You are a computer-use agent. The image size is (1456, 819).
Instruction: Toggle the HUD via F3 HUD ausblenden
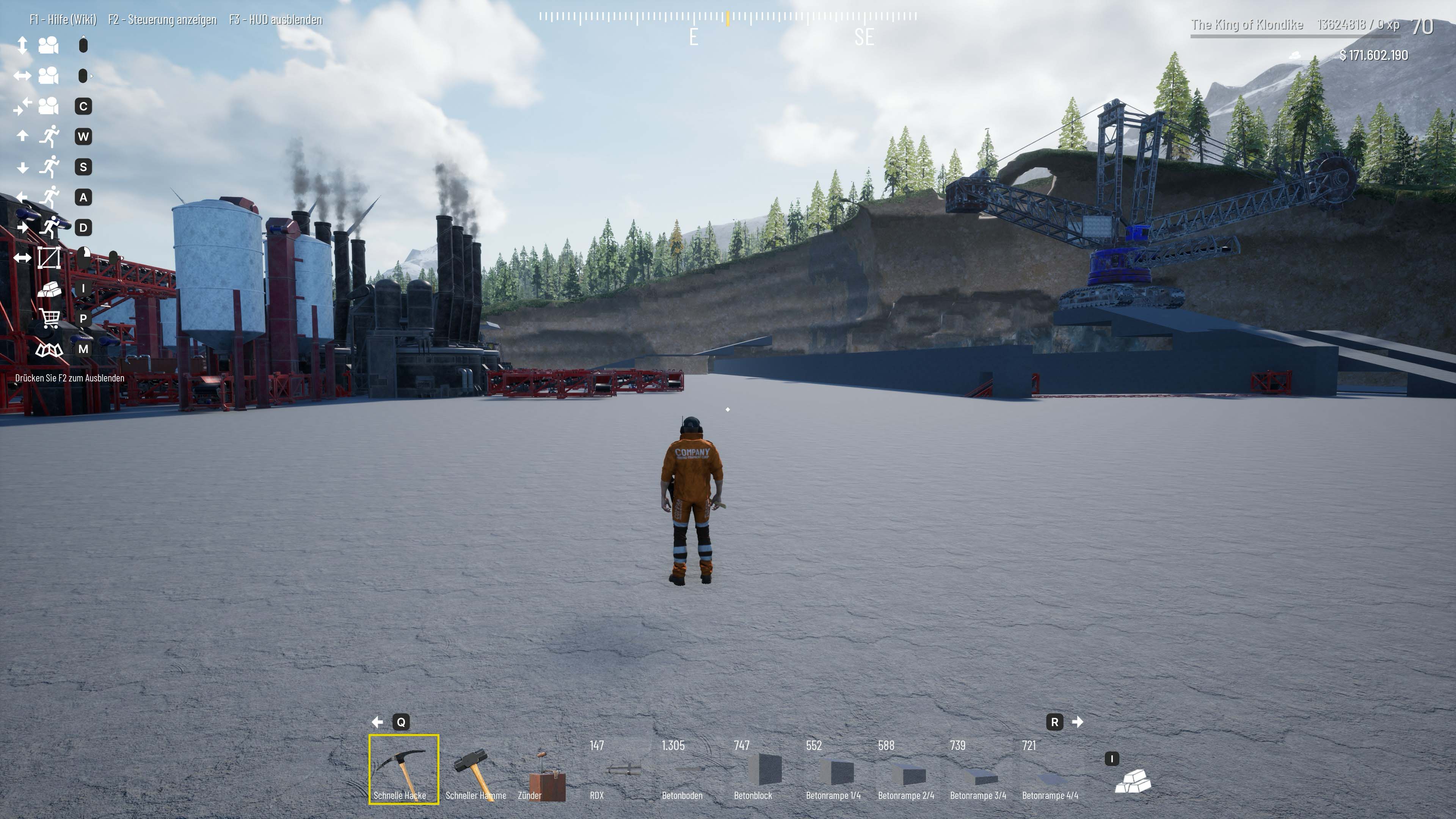(275, 19)
